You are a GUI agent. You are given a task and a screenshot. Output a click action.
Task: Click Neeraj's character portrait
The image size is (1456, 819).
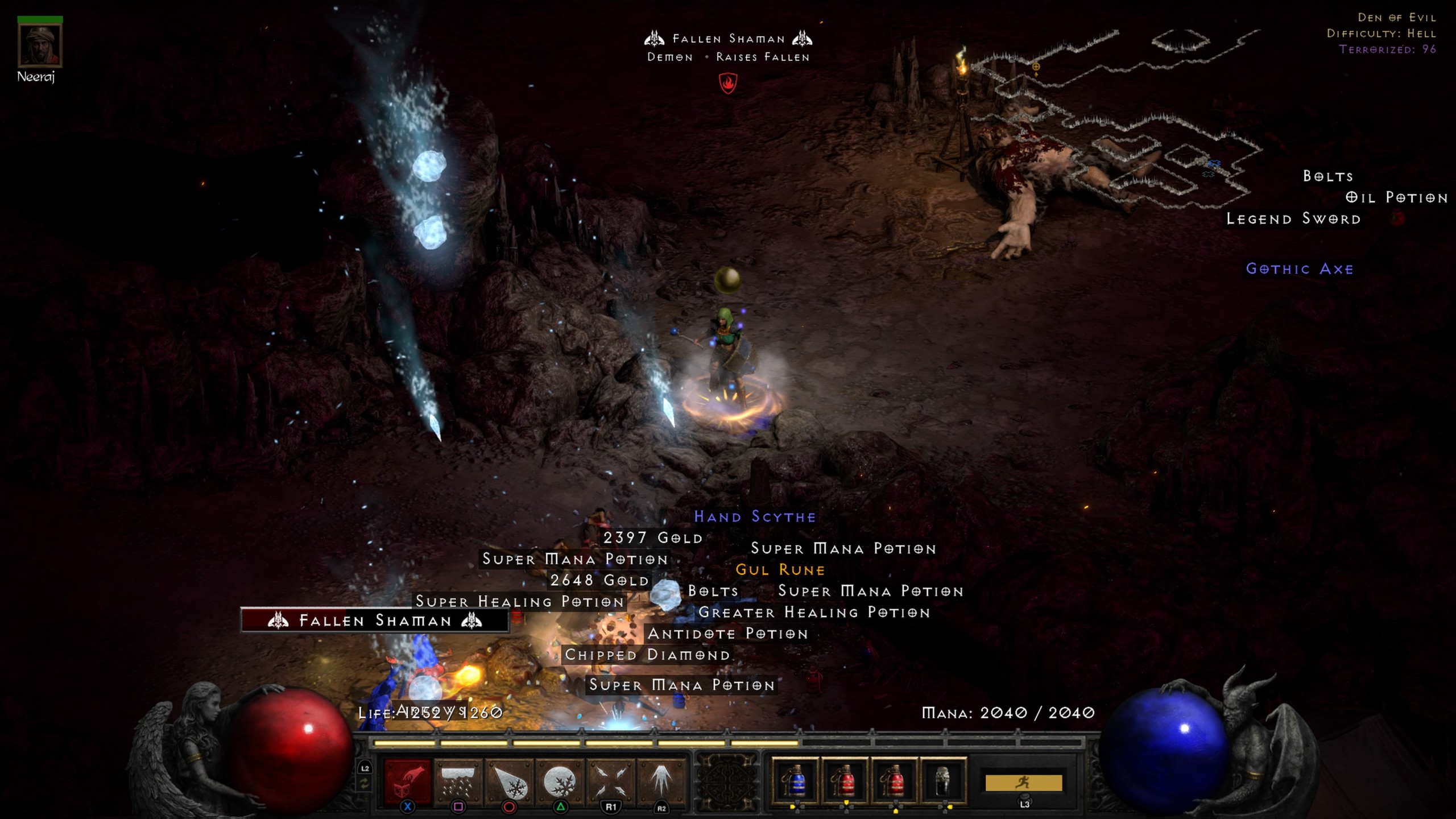click(40, 45)
